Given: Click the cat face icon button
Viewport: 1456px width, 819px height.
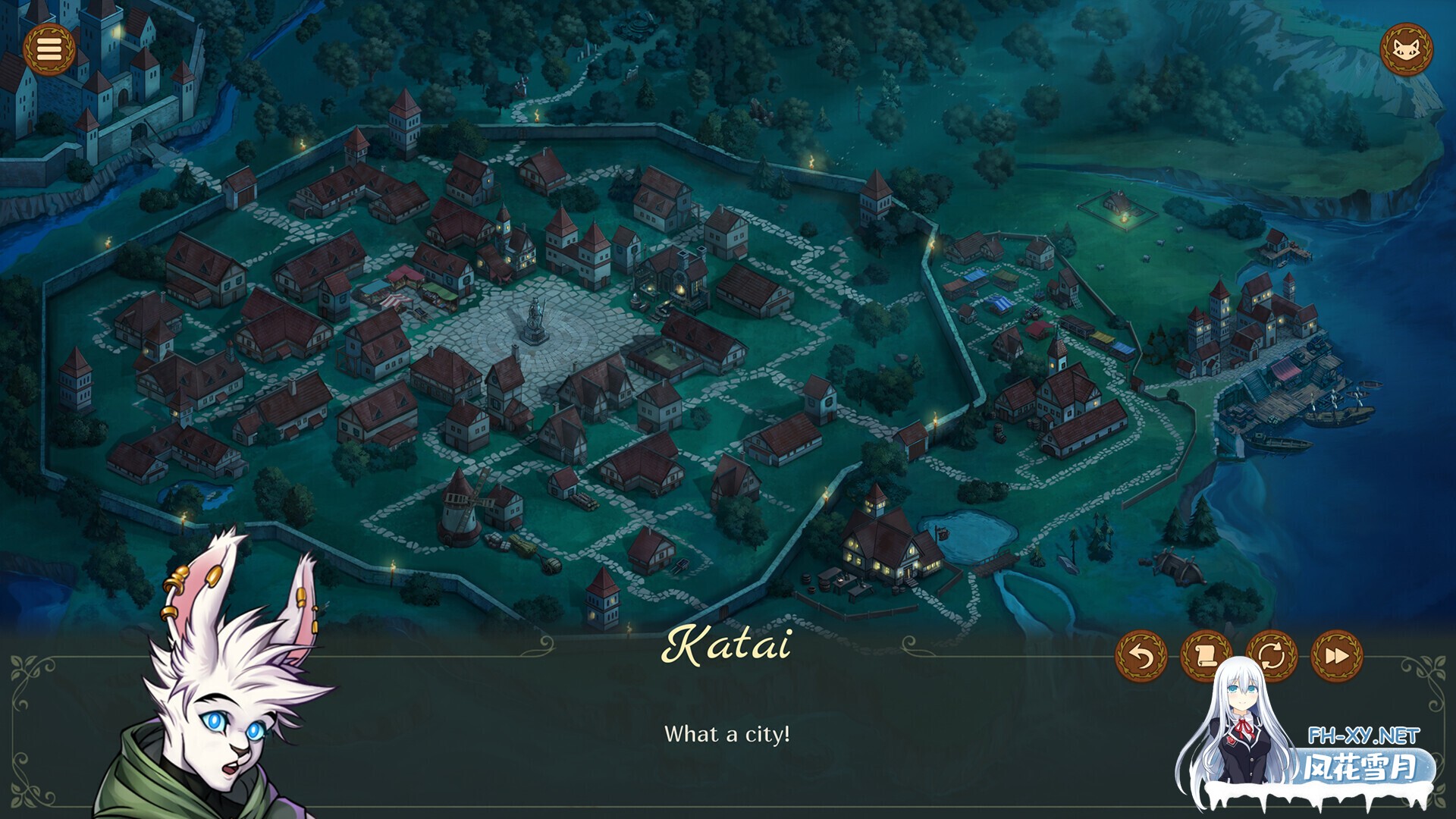Looking at the screenshot, I should pyautogui.click(x=1406, y=50).
